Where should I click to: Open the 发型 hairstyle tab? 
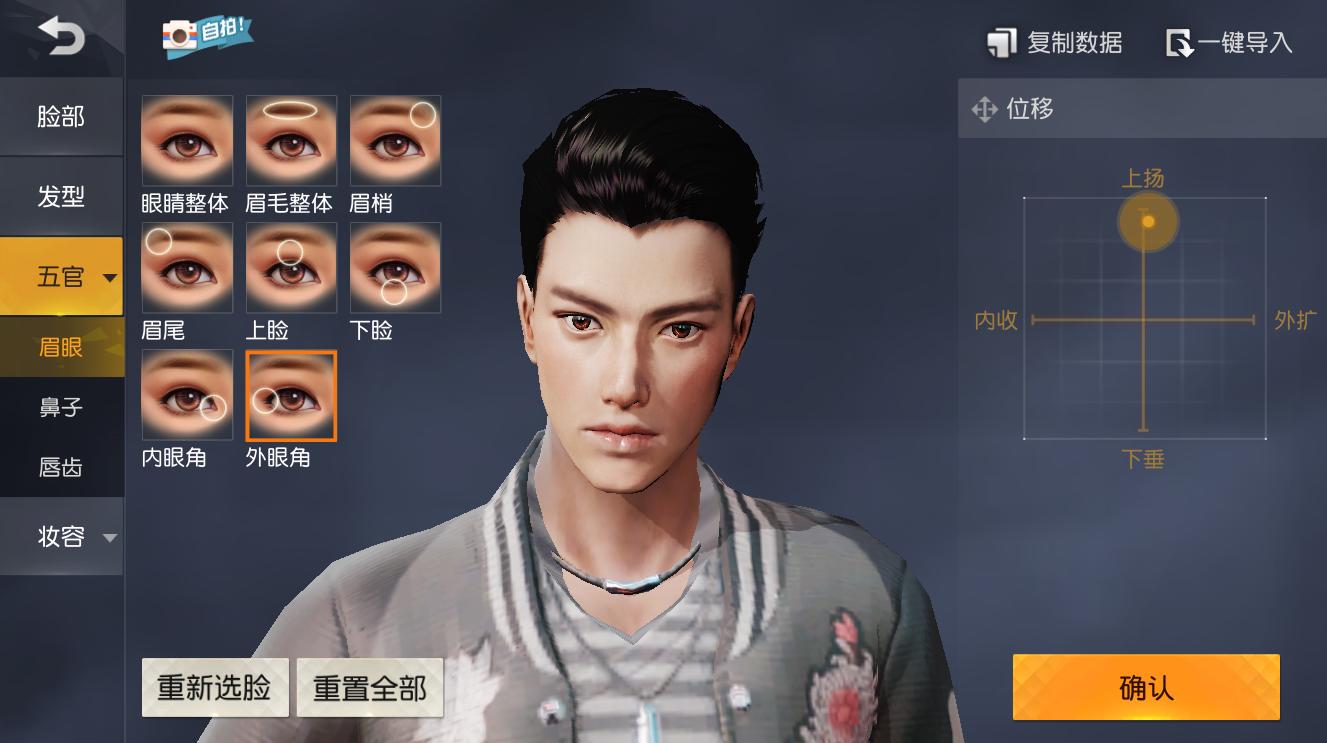[x=61, y=197]
